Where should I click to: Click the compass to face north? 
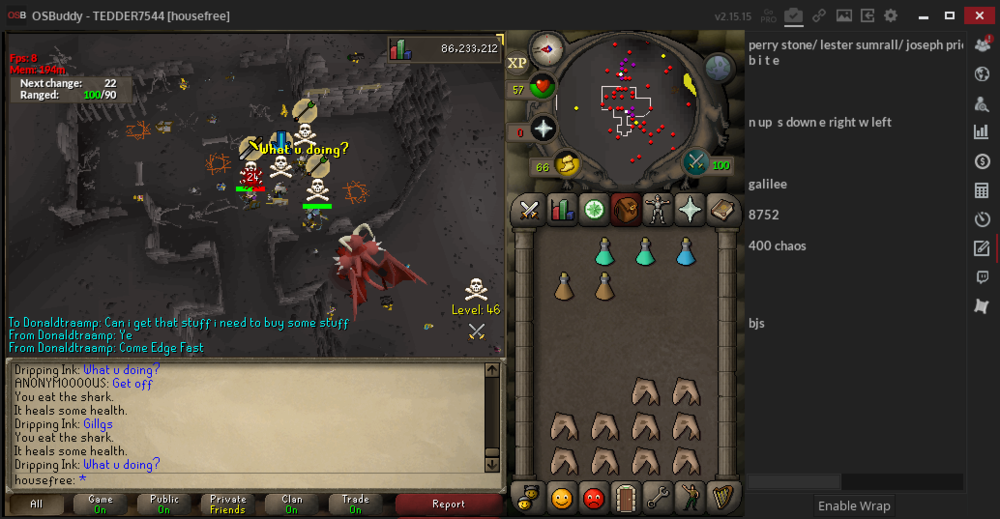pyautogui.click(x=548, y=48)
